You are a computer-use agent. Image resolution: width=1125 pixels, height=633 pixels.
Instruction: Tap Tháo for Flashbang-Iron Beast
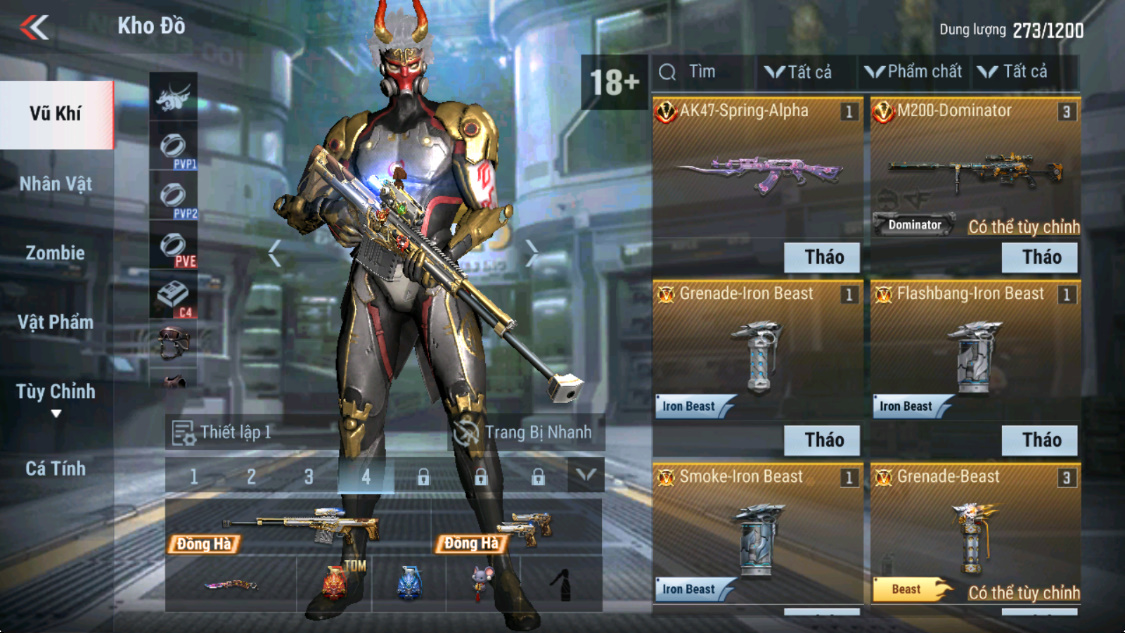[x=1041, y=440]
